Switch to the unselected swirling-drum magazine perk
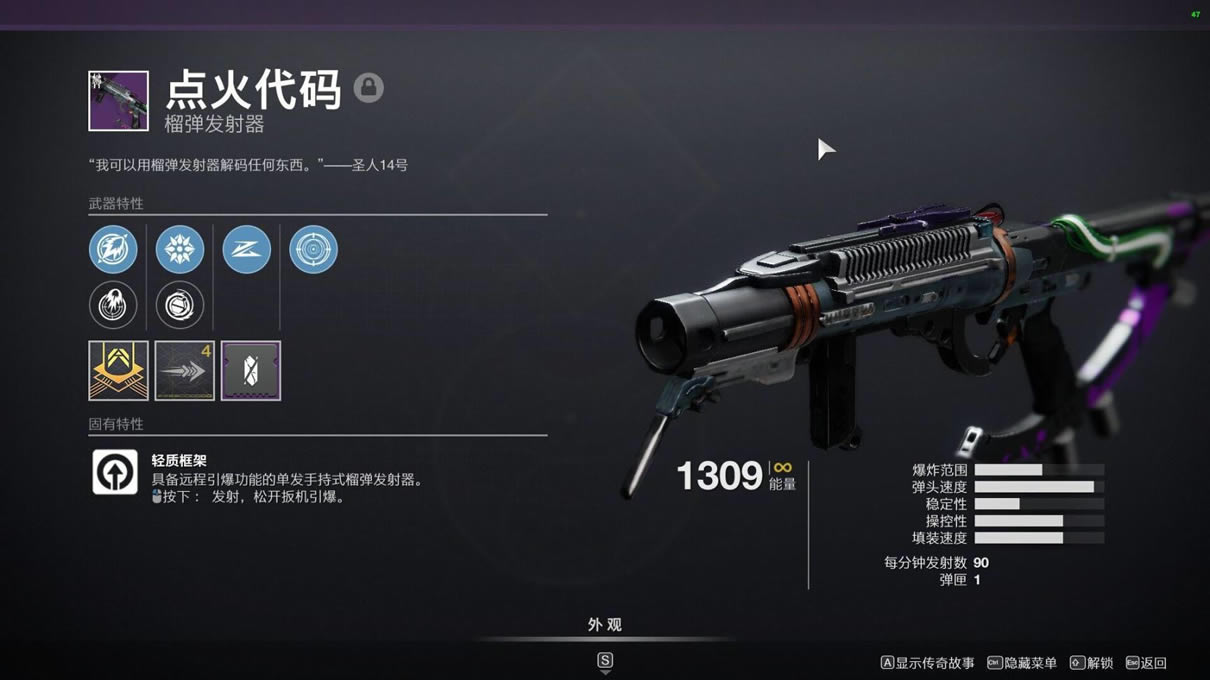Screen dimensions: 1210x680 pos(180,305)
